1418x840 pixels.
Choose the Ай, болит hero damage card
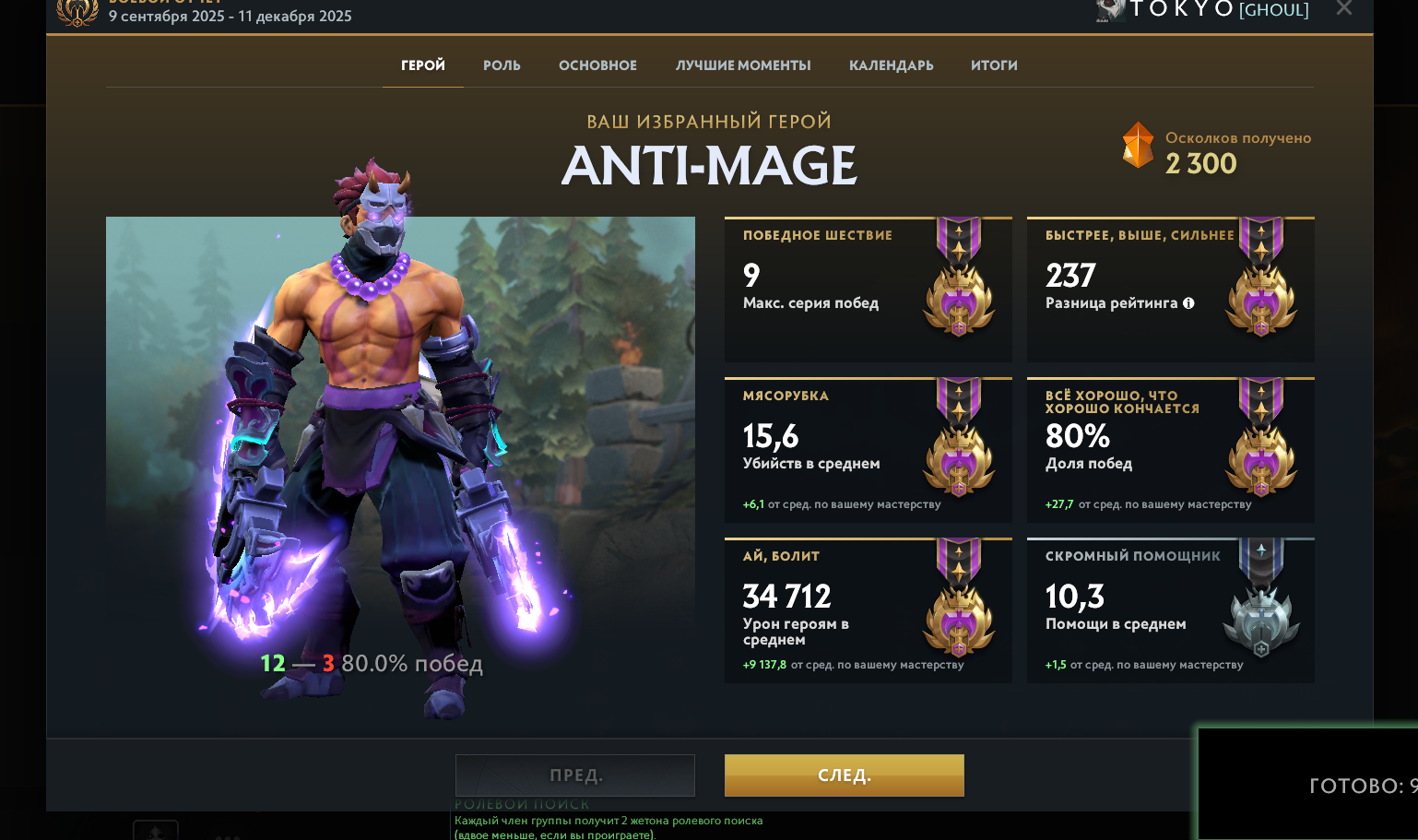coord(868,610)
